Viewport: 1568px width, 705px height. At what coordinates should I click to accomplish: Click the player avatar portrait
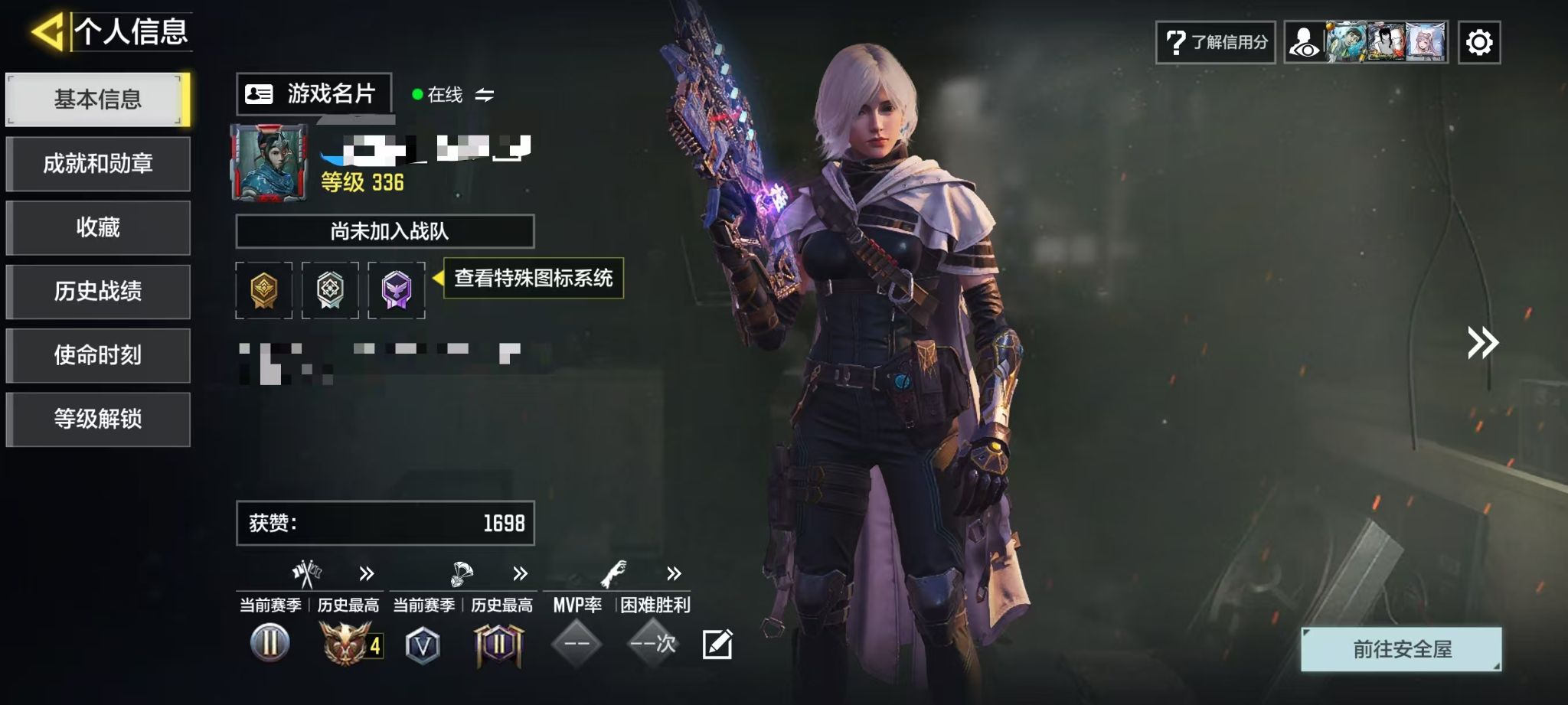pos(269,163)
